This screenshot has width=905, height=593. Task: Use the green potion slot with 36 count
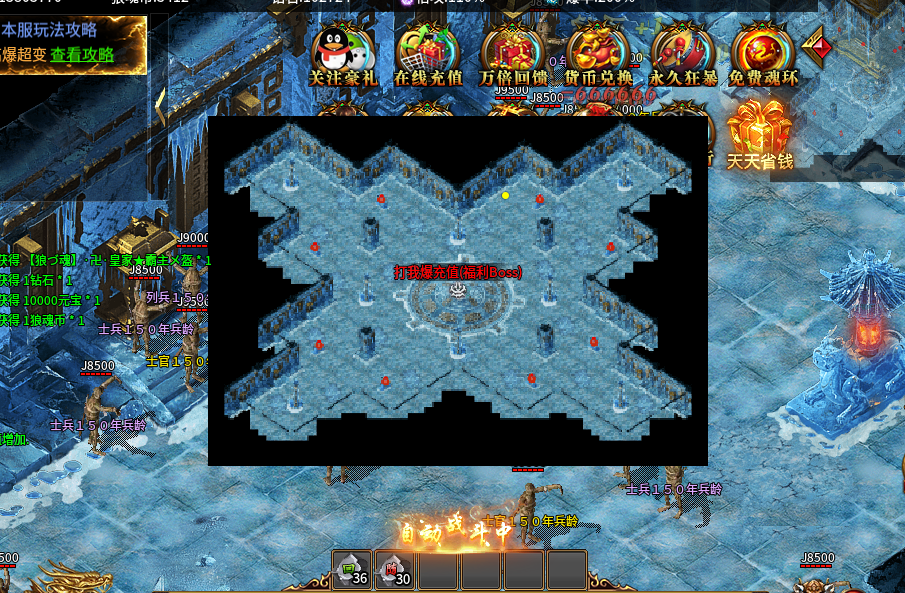(x=352, y=569)
